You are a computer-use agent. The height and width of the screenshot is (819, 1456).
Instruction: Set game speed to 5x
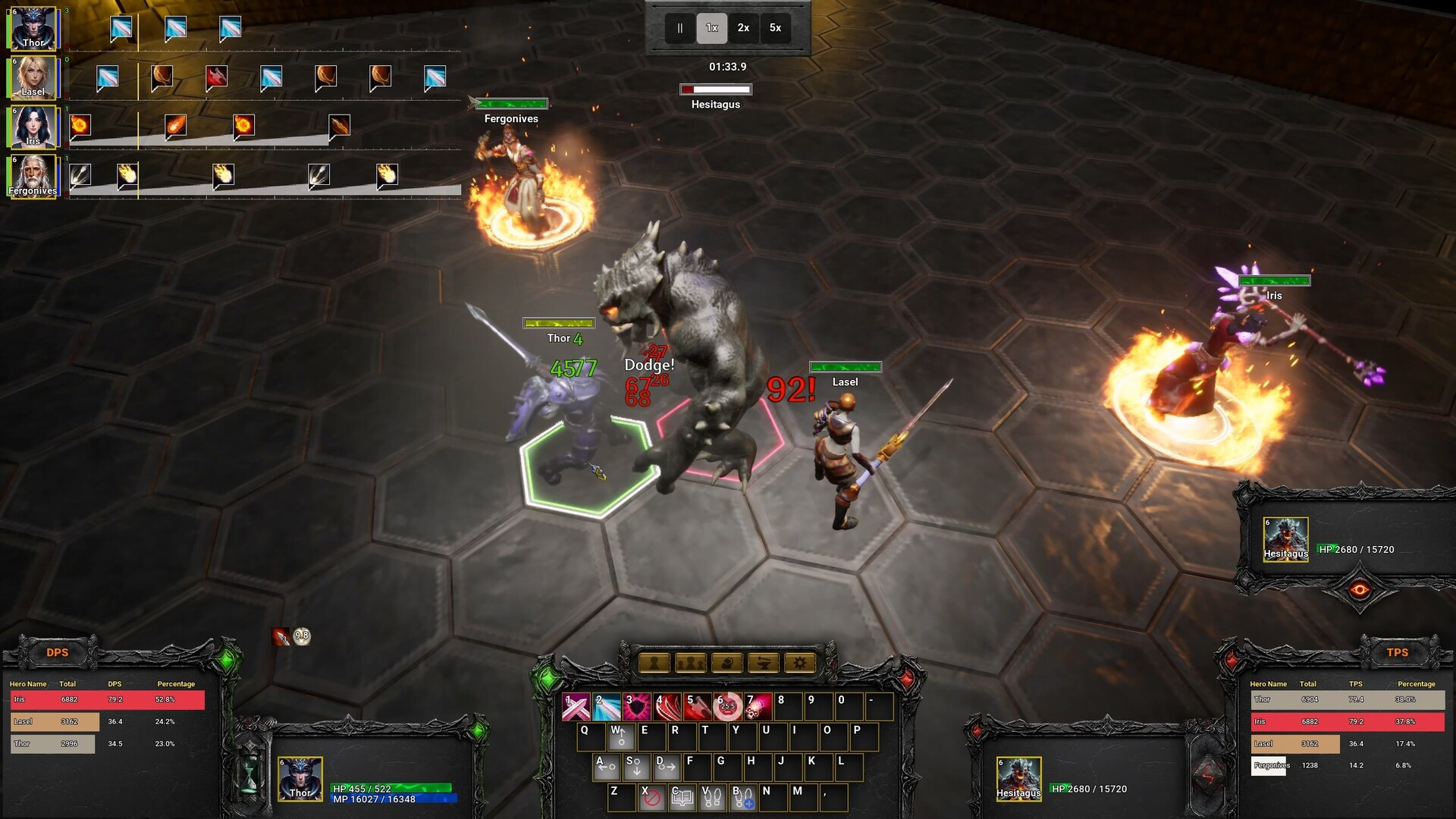tap(775, 28)
